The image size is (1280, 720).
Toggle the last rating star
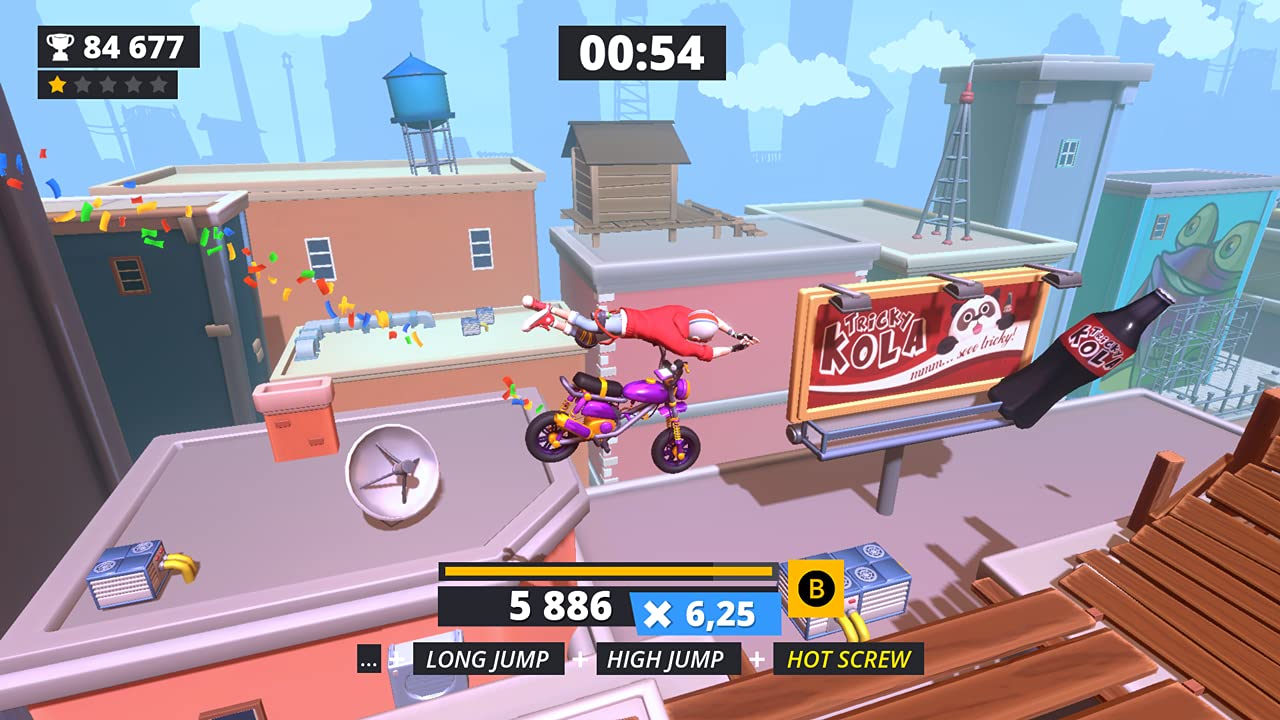pos(157,84)
